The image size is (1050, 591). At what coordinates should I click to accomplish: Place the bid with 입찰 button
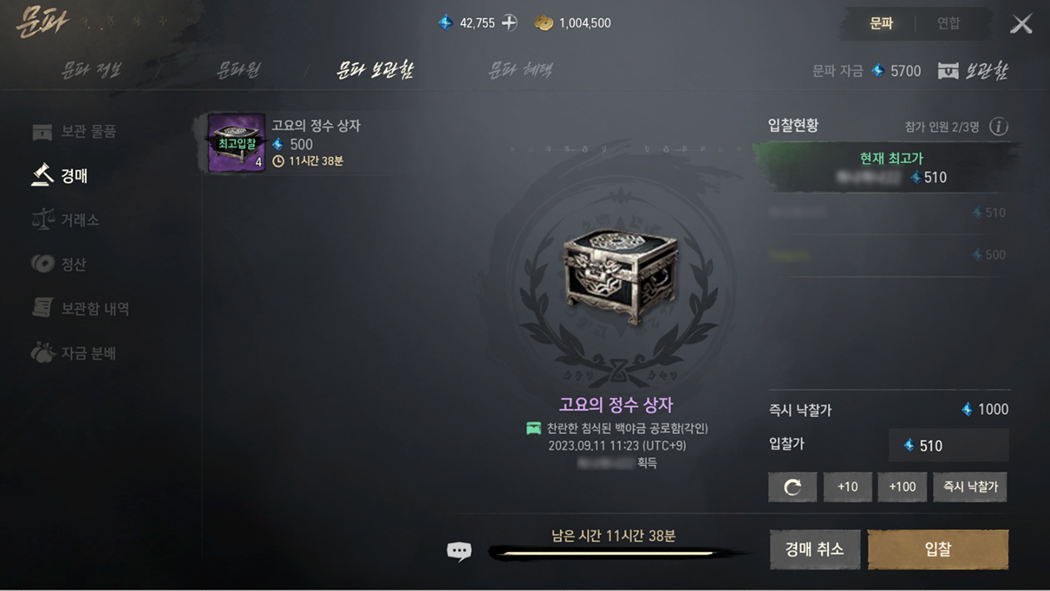(938, 549)
